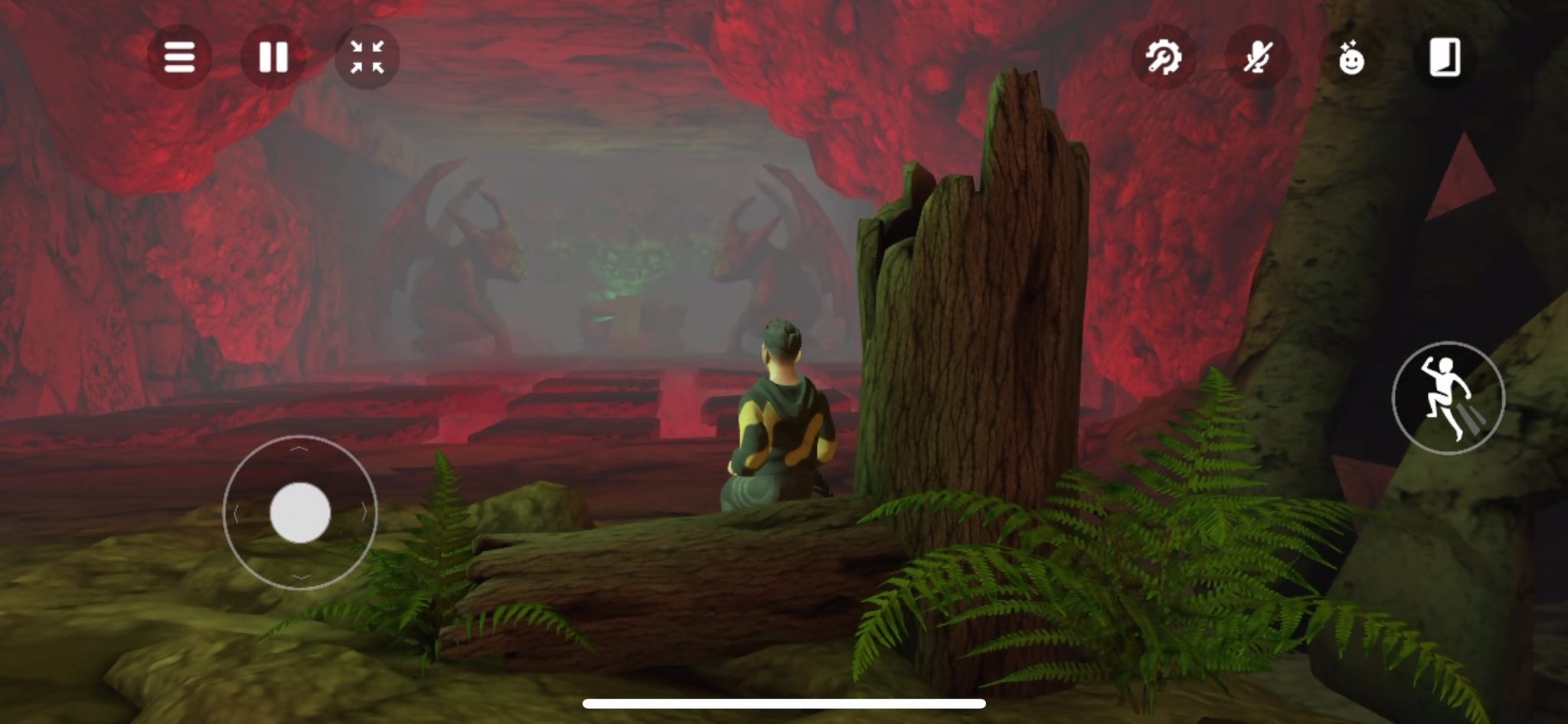Open the smiley emote button
This screenshot has width=1568, height=724.
[x=1351, y=58]
